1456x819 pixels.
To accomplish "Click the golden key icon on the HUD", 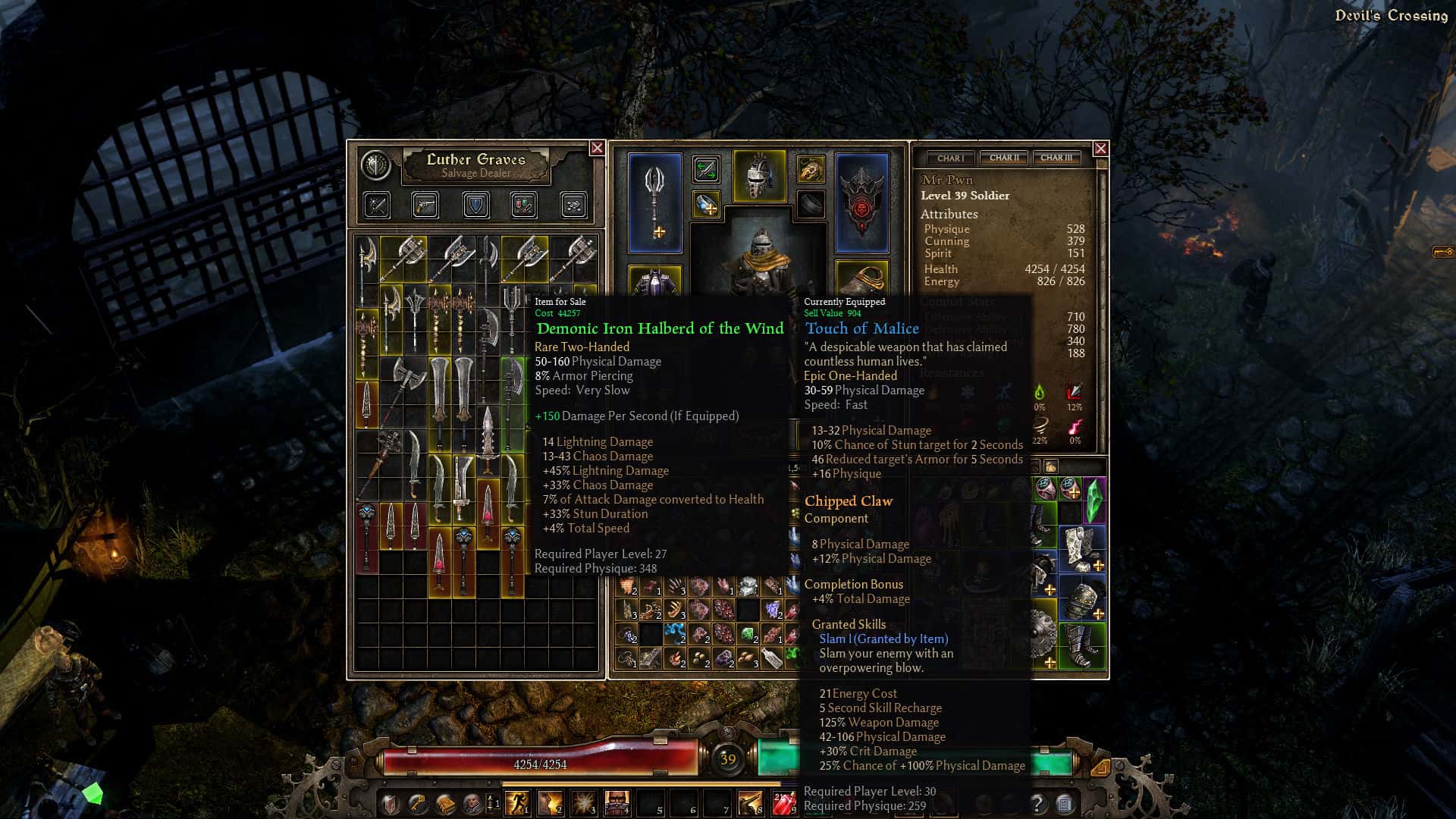I will (x=416, y=803).
